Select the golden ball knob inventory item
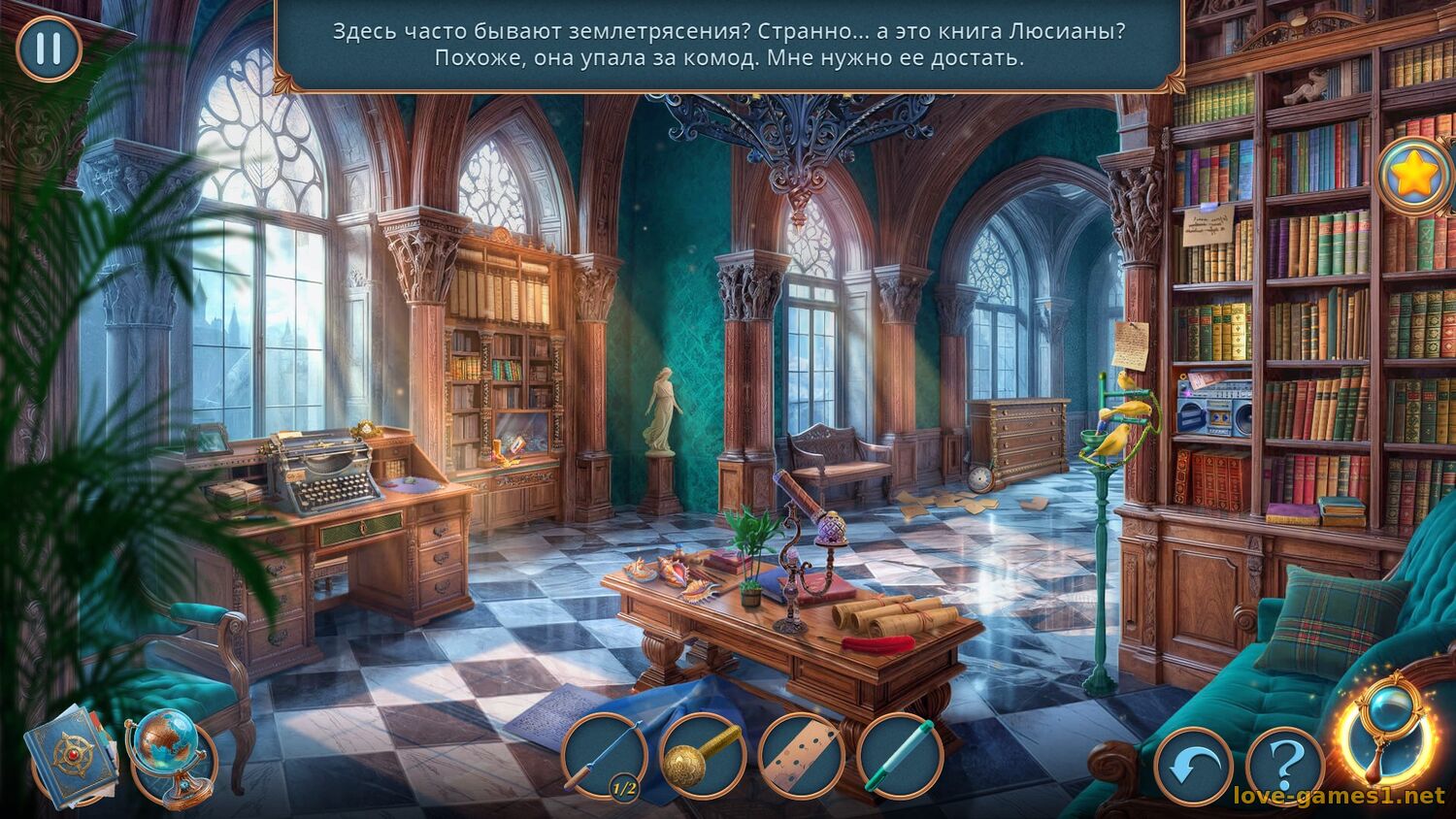 pos(702,756)
